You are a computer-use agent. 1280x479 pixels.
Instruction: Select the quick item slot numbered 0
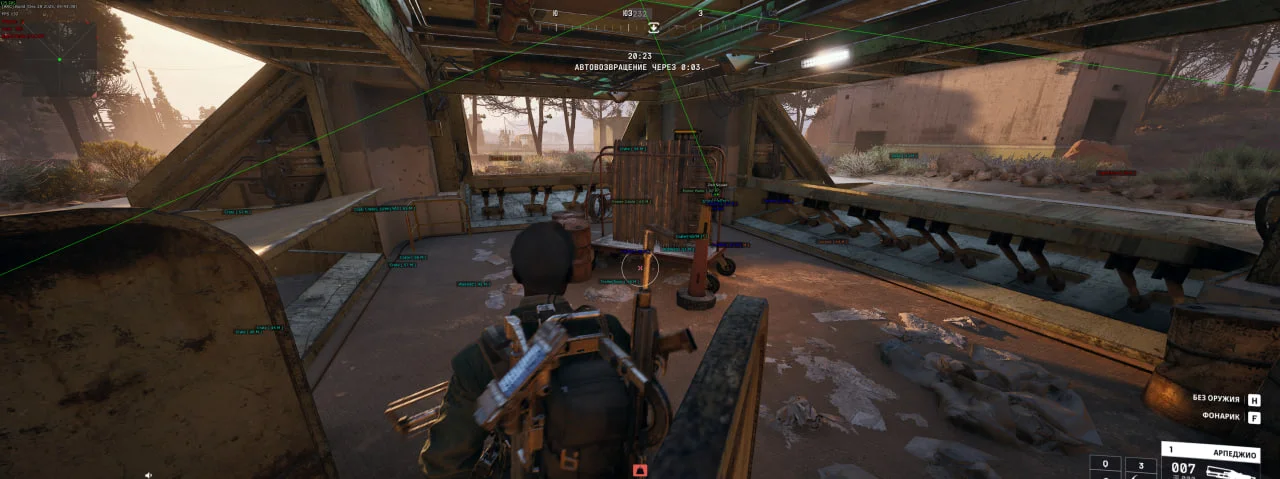(x=1104, y=465)
